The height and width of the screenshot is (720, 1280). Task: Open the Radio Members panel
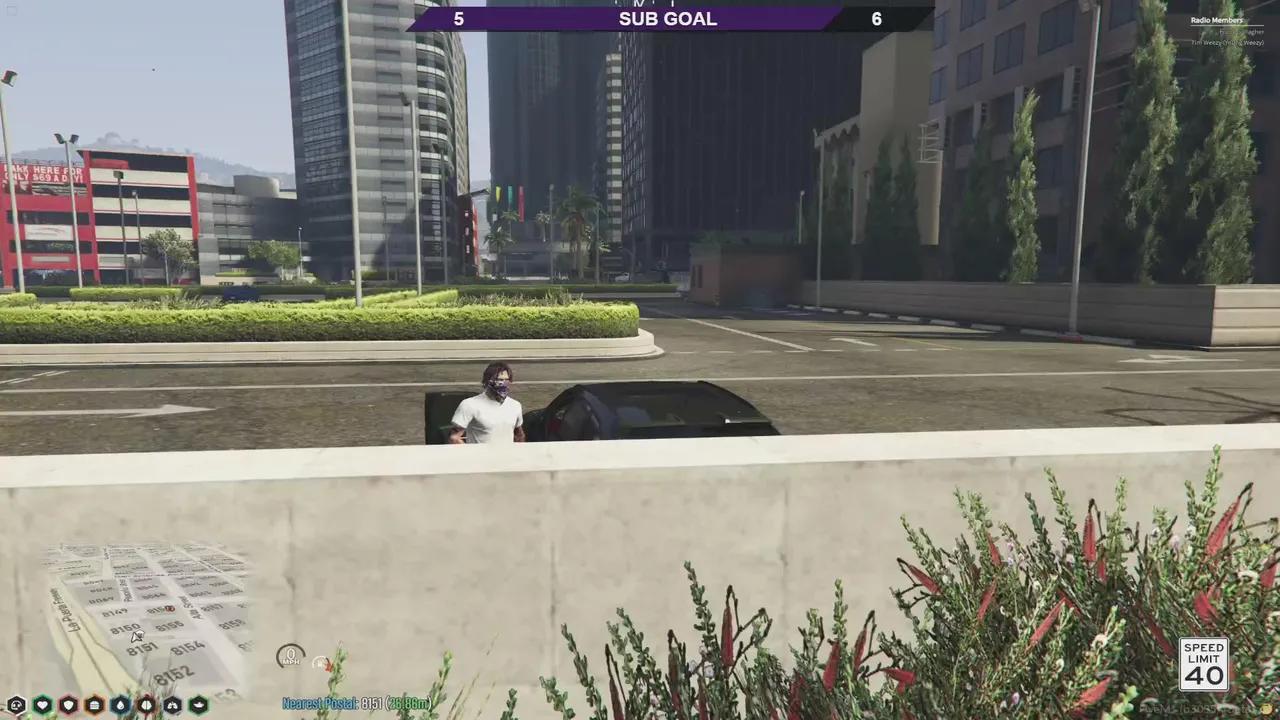coord(1216,20)
